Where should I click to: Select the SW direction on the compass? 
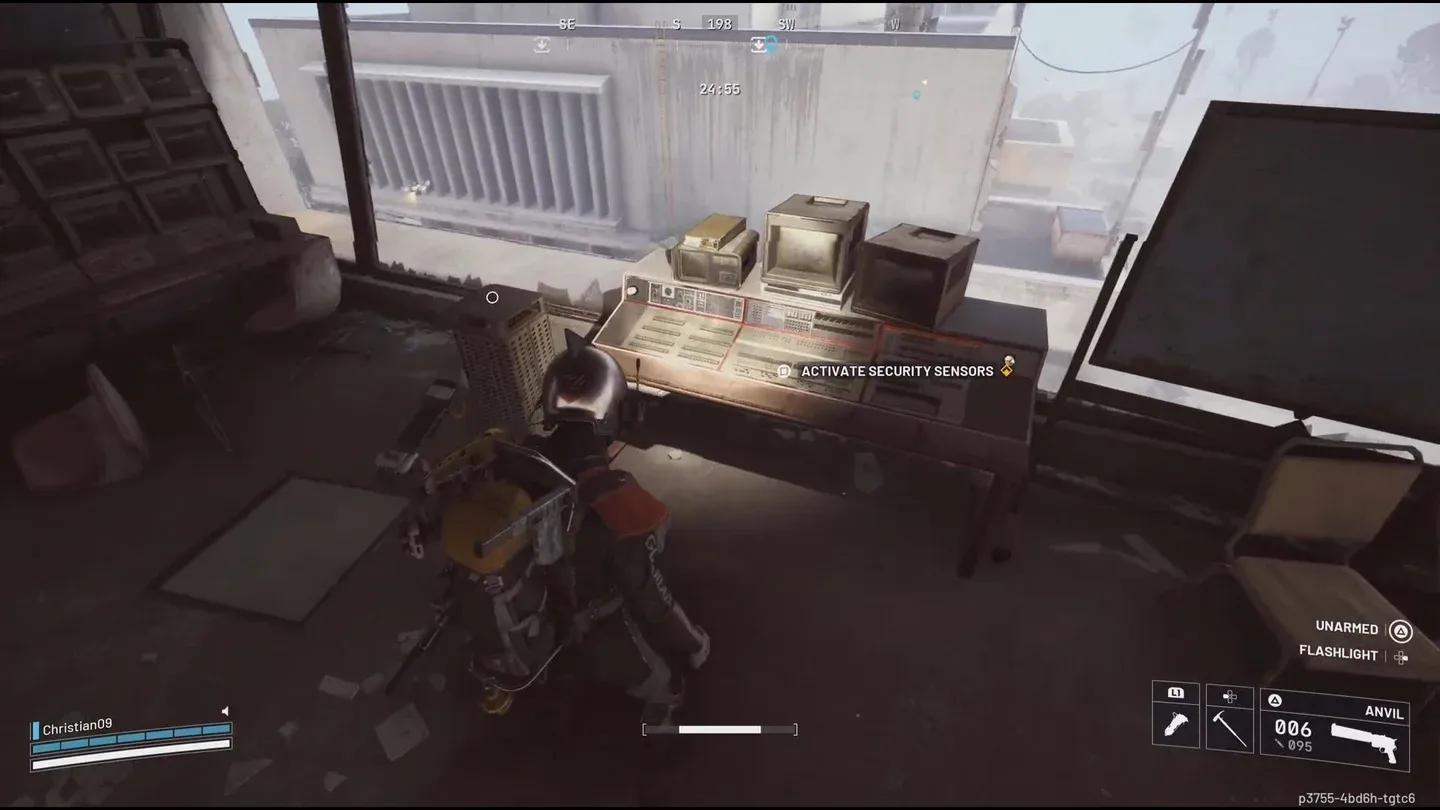(x=785, y=23)
